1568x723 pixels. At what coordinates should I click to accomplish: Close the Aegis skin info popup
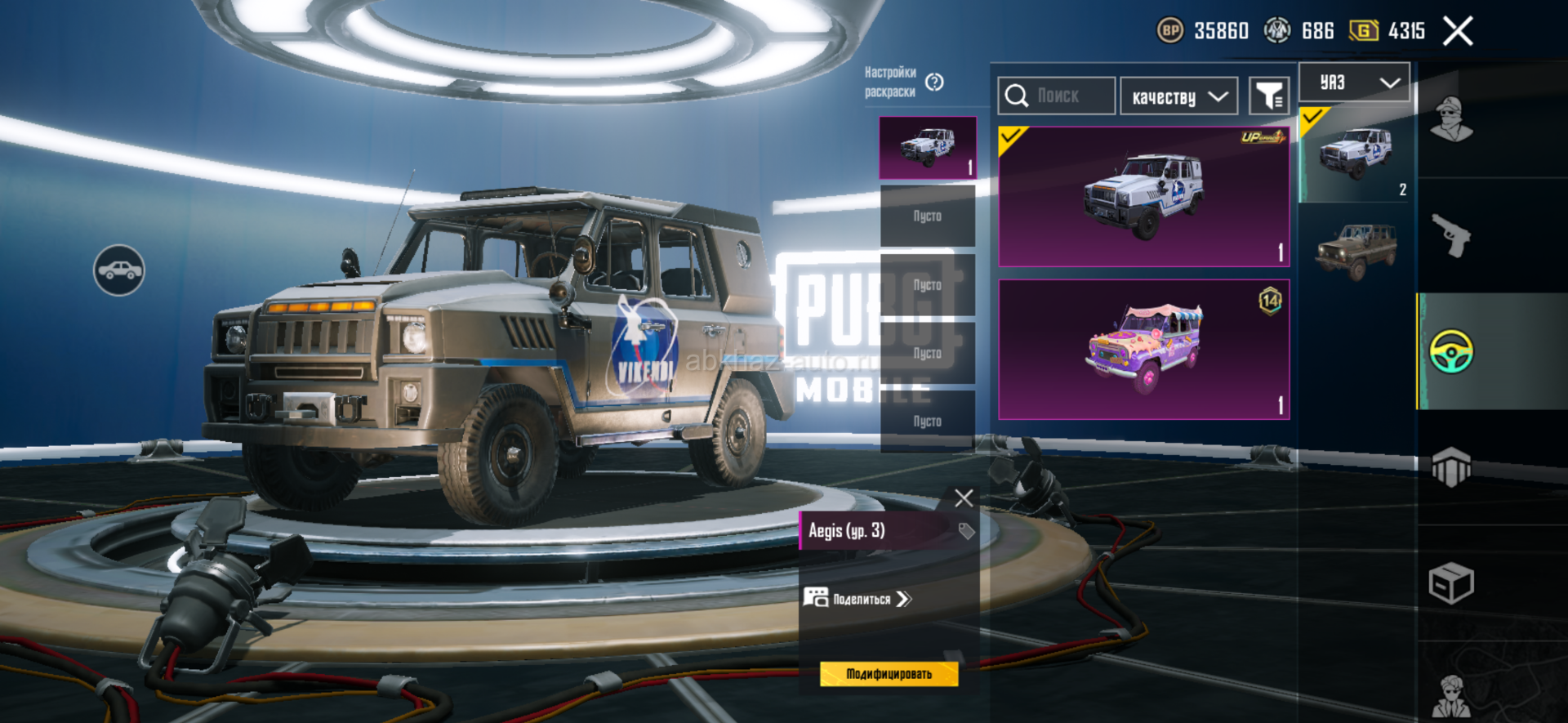(x=964, y=498)
